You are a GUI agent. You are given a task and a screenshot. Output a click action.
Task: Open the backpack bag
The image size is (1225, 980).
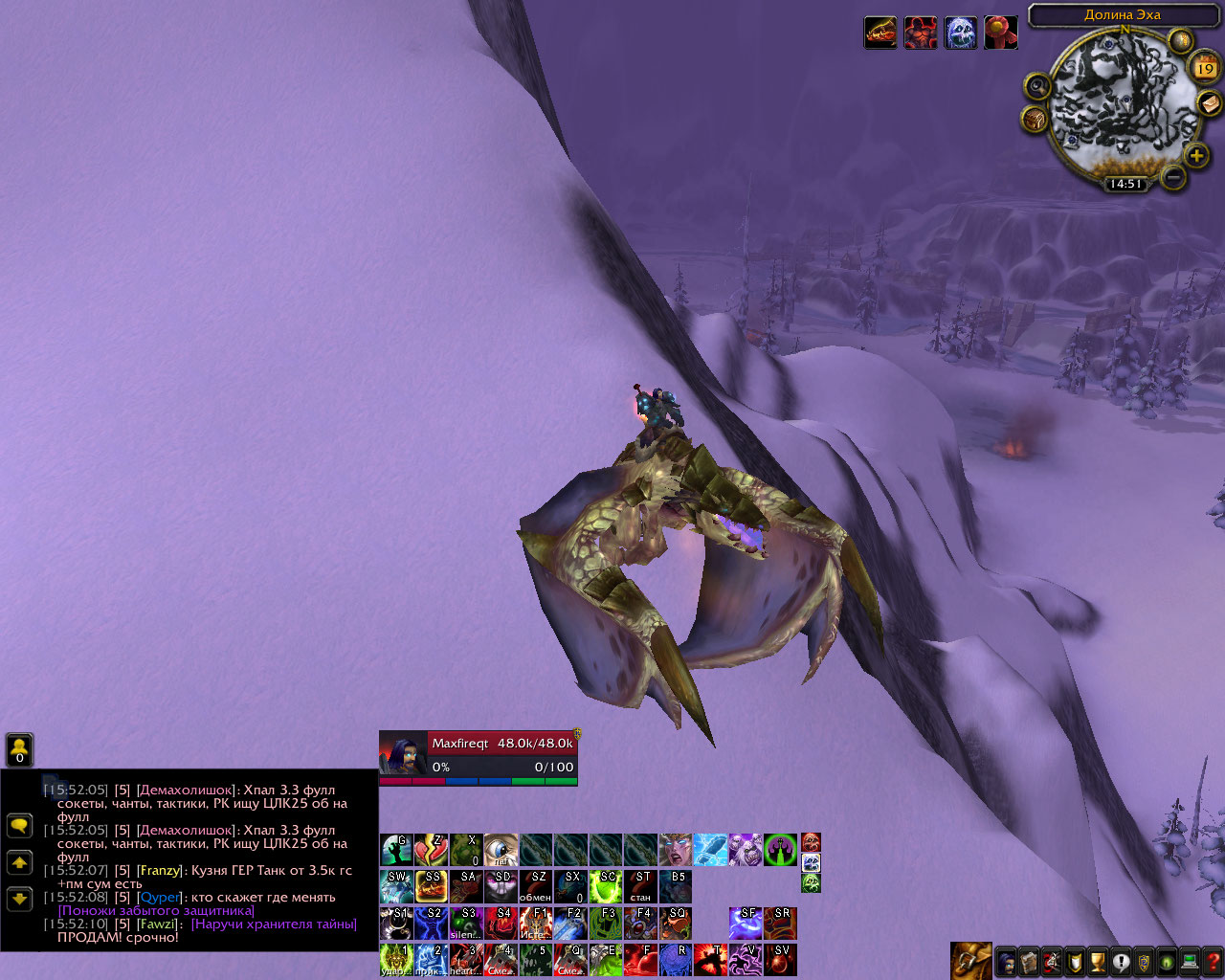coord(970,961)
